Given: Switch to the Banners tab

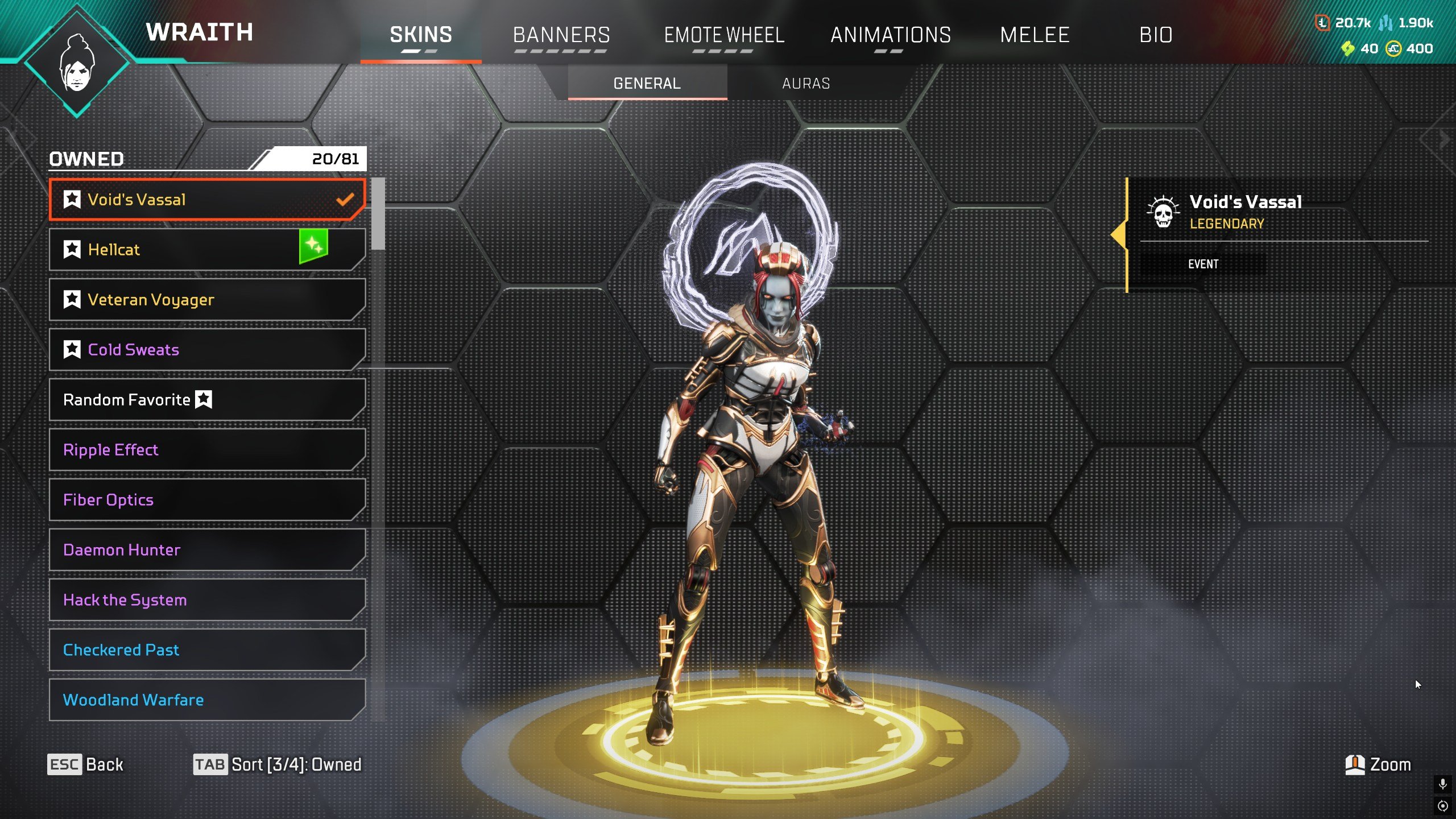Looking at the screenshot, I should point(561,35).
